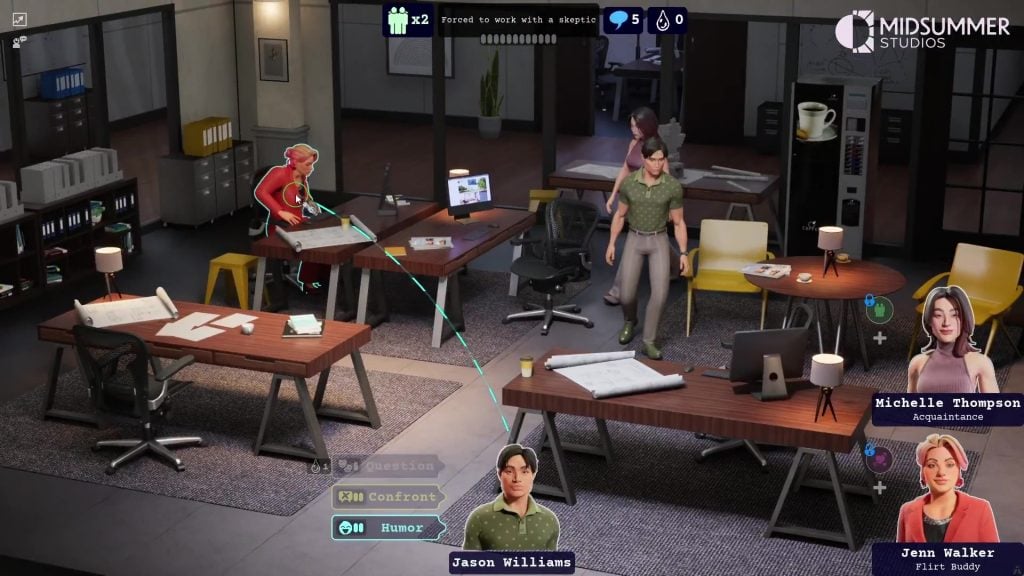The width and height of the screenshot is (1024, 576).
Task: Choose the Humor conversation option
Action: [387, 527]
